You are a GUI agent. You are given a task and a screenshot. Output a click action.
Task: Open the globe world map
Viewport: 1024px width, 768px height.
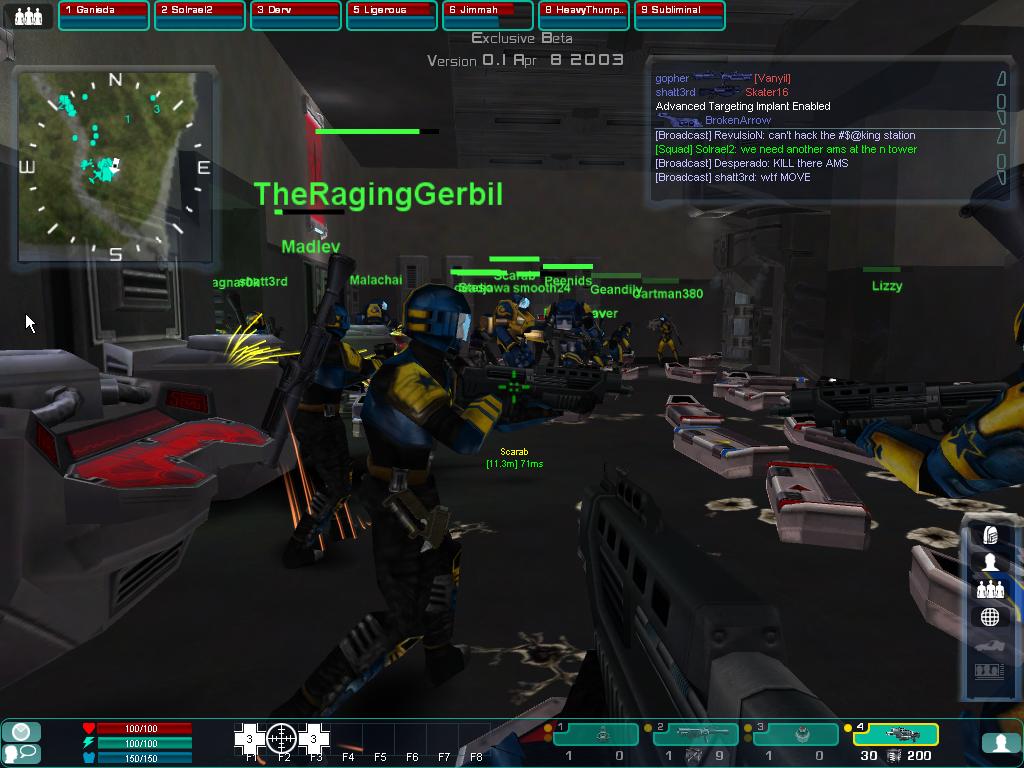click(x=990, y=617)
